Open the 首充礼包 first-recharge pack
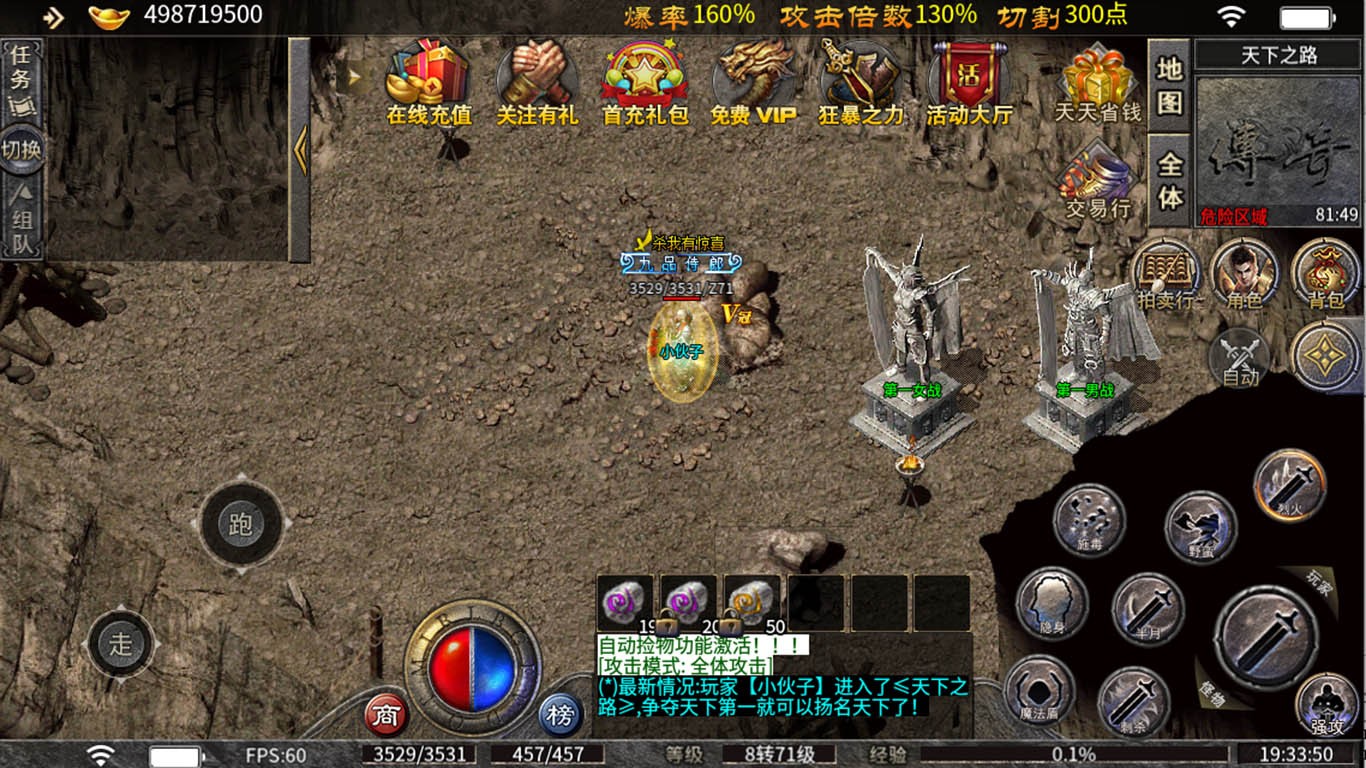The width and height of the screenshot is (1366, 768). pos(645,83)
